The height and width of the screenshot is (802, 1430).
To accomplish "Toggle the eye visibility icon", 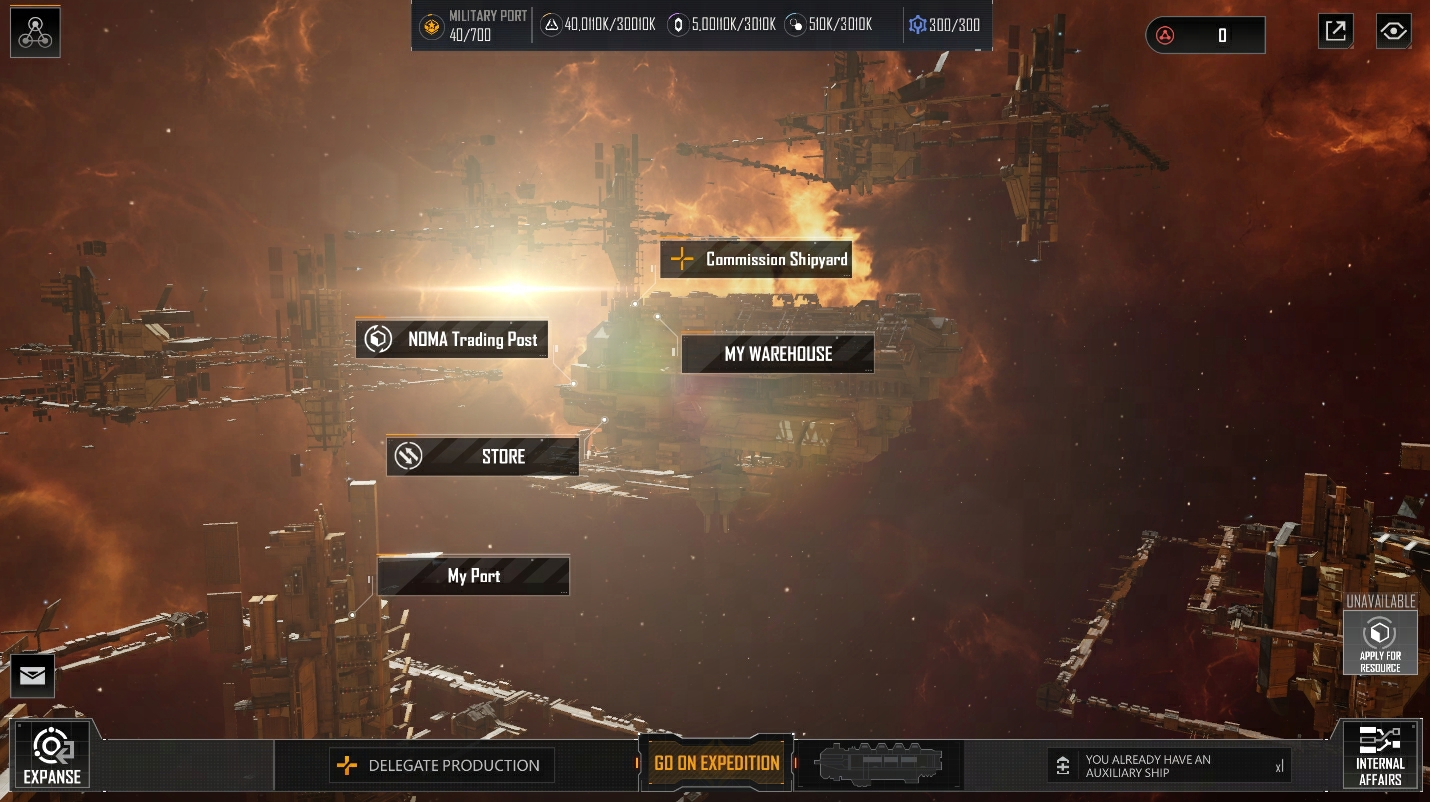I will (x=1393, y=32).
